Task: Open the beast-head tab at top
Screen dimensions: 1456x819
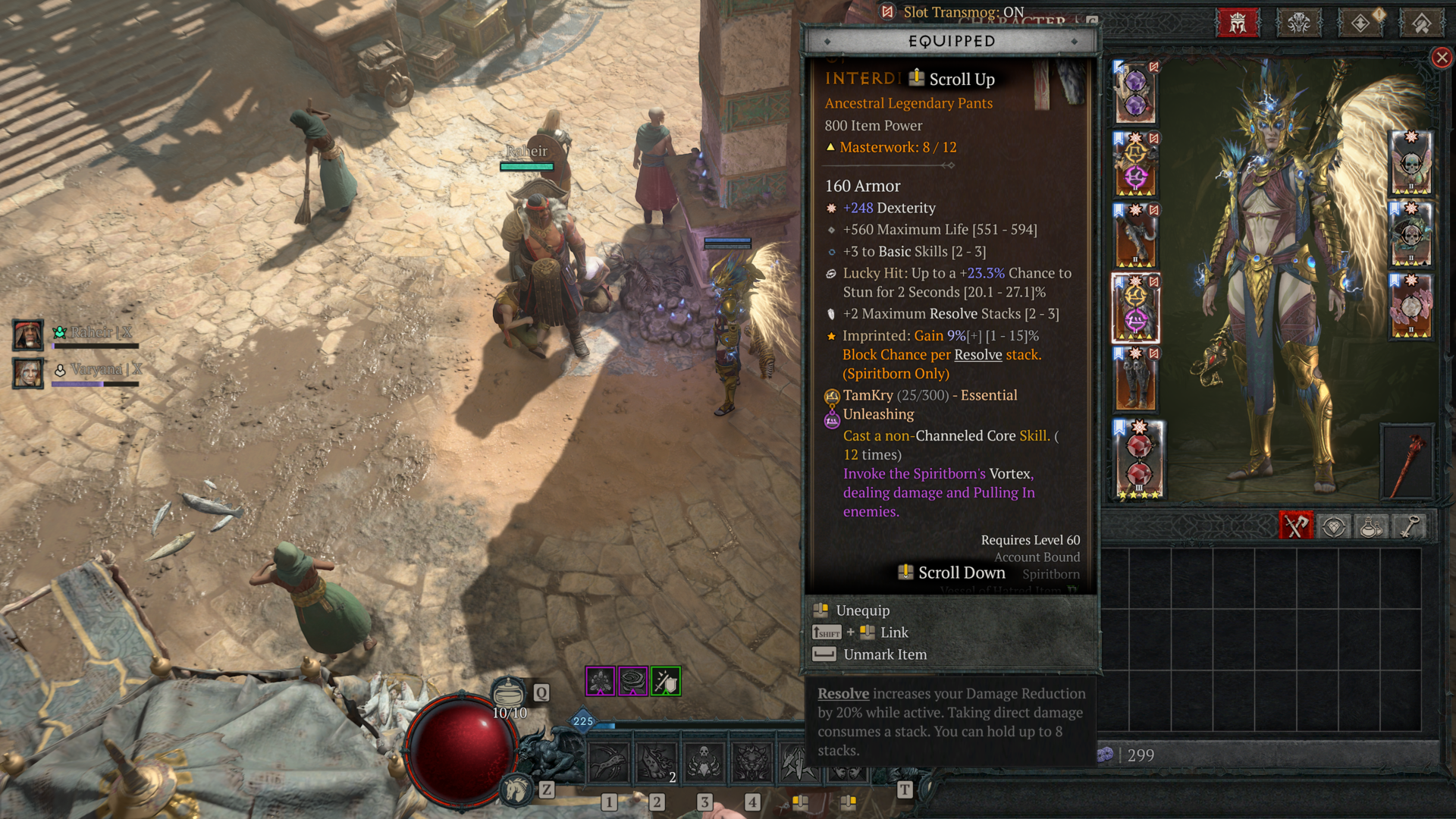Action: 1298,24
